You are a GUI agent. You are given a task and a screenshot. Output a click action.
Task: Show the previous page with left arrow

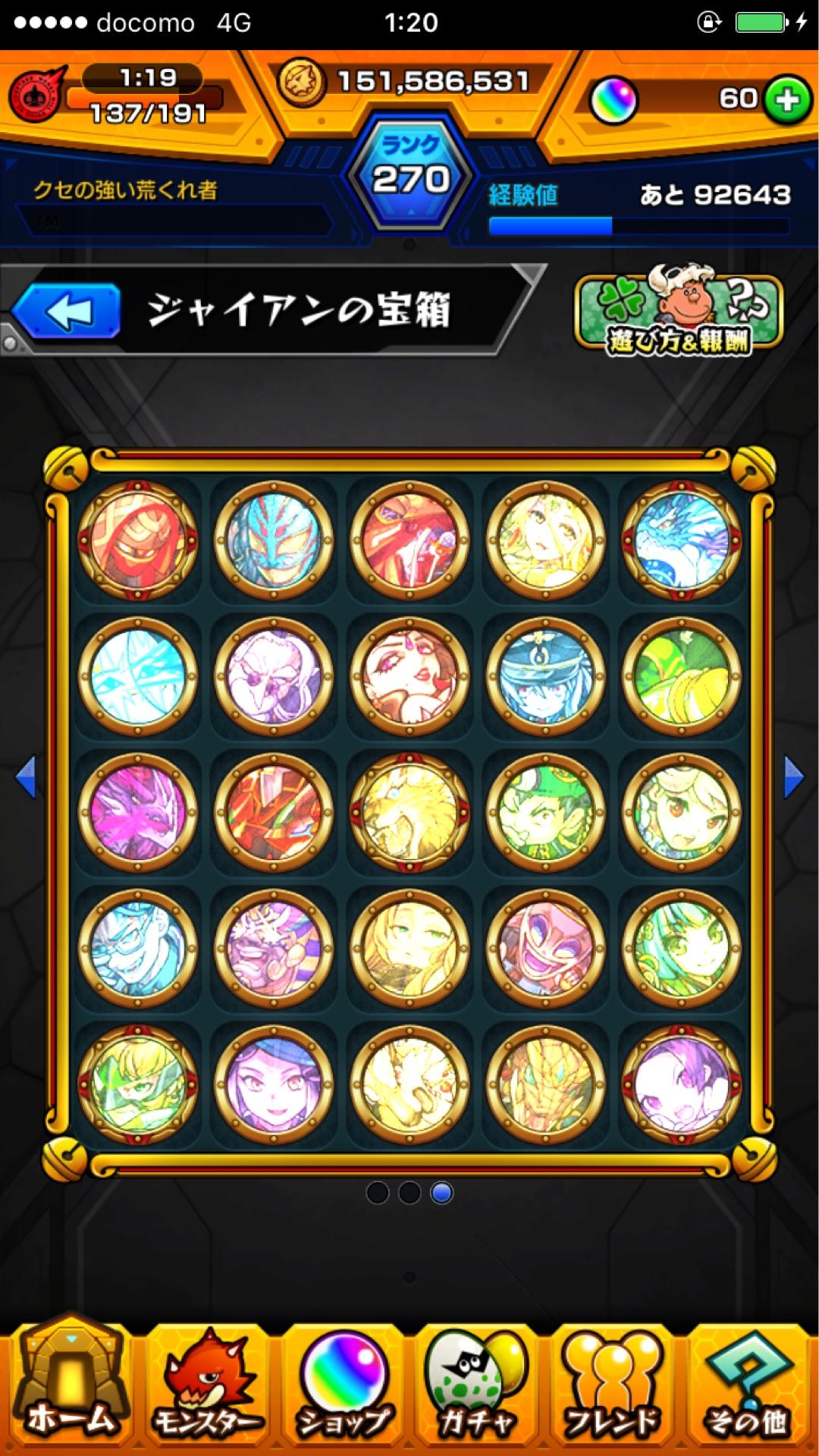(26, 777)
